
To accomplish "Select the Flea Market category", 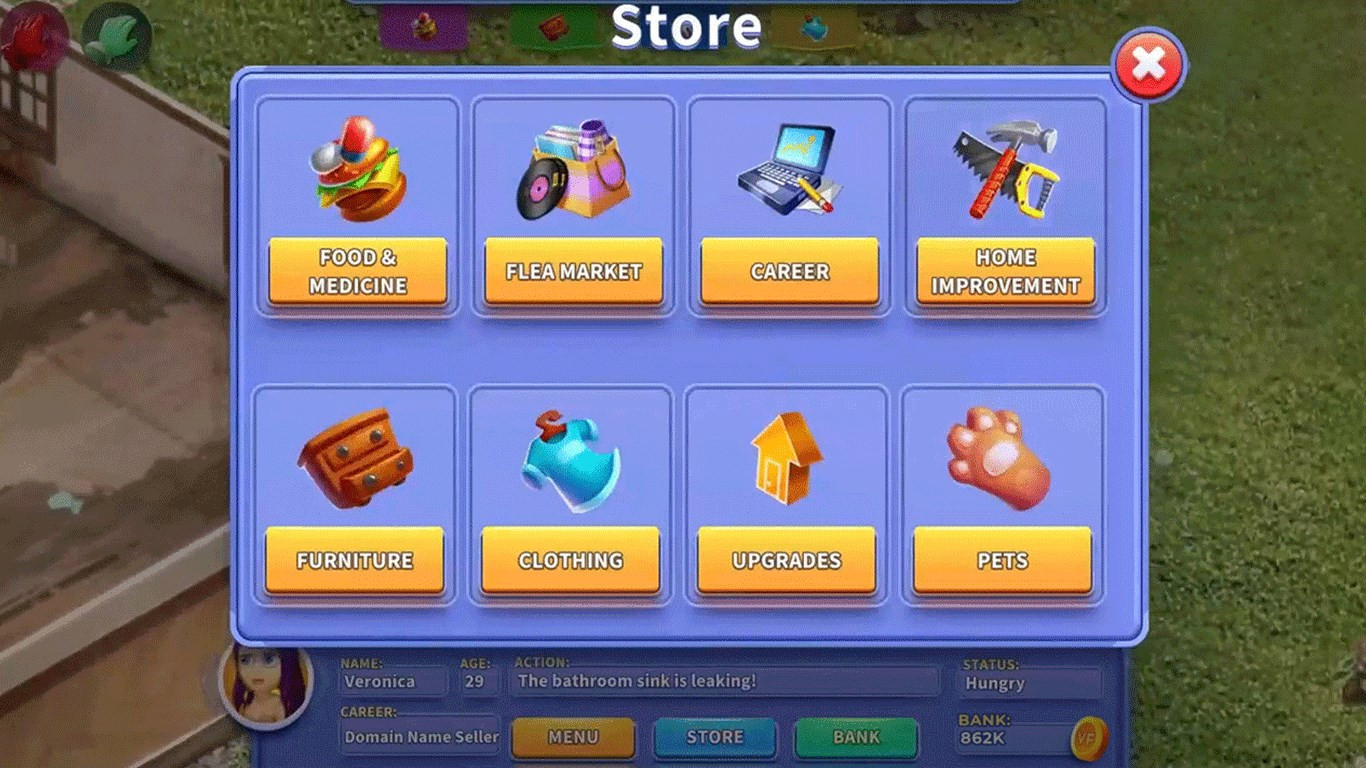I will [573, 271].
